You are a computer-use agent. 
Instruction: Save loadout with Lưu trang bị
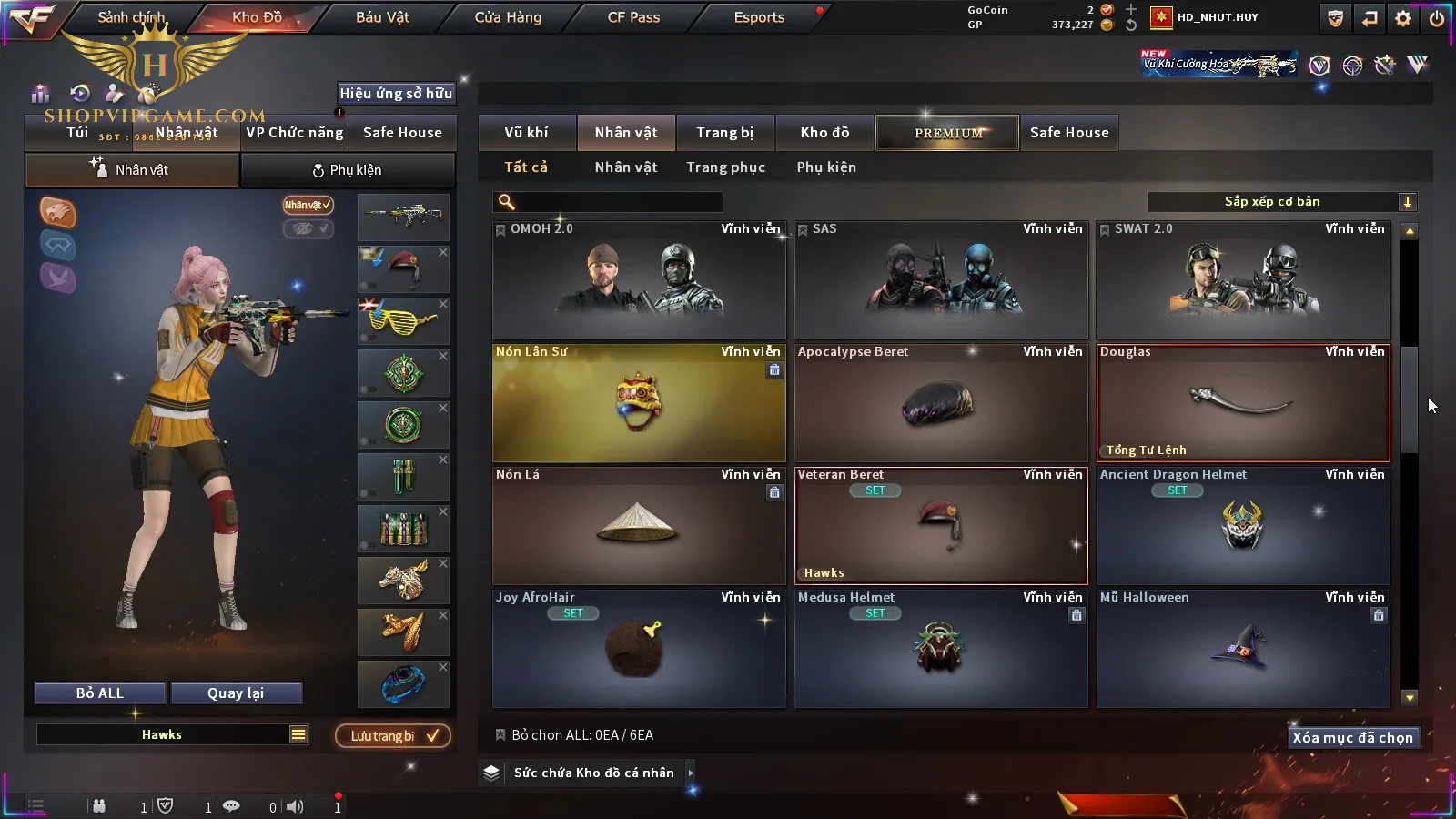pos(393,736)
